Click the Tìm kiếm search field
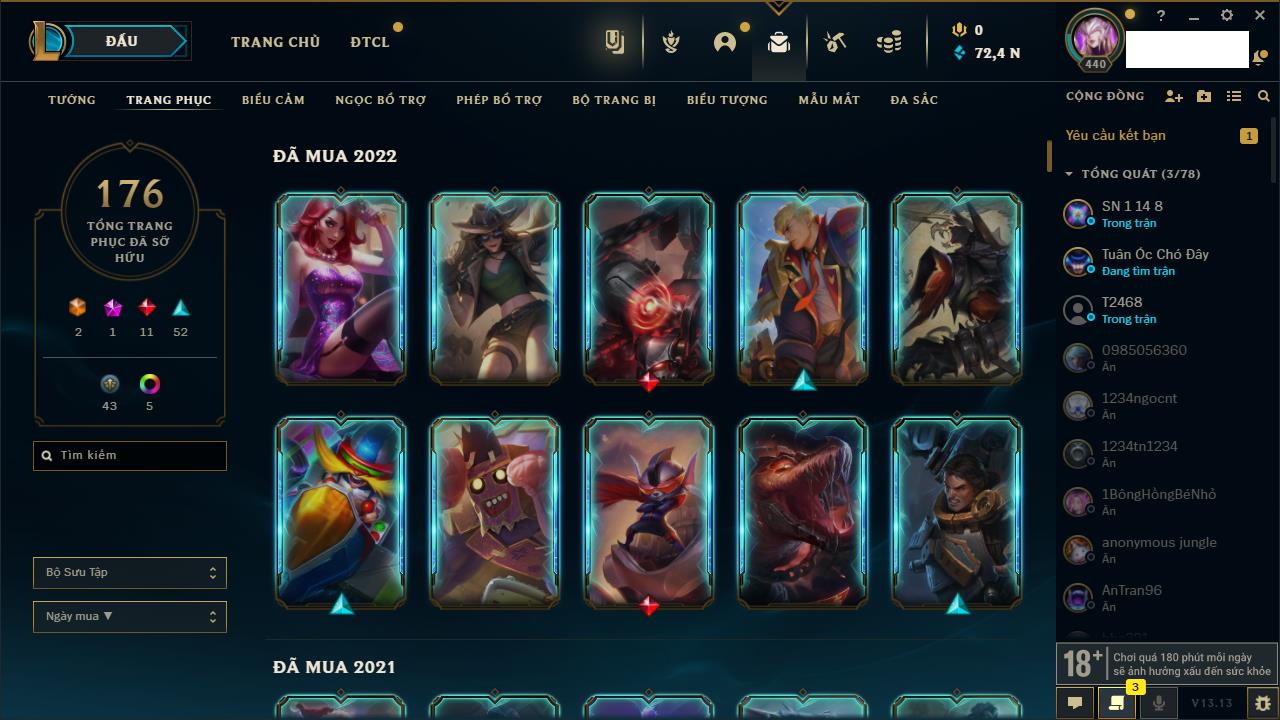The image size is (1280, 720). [x=130, y=456]
